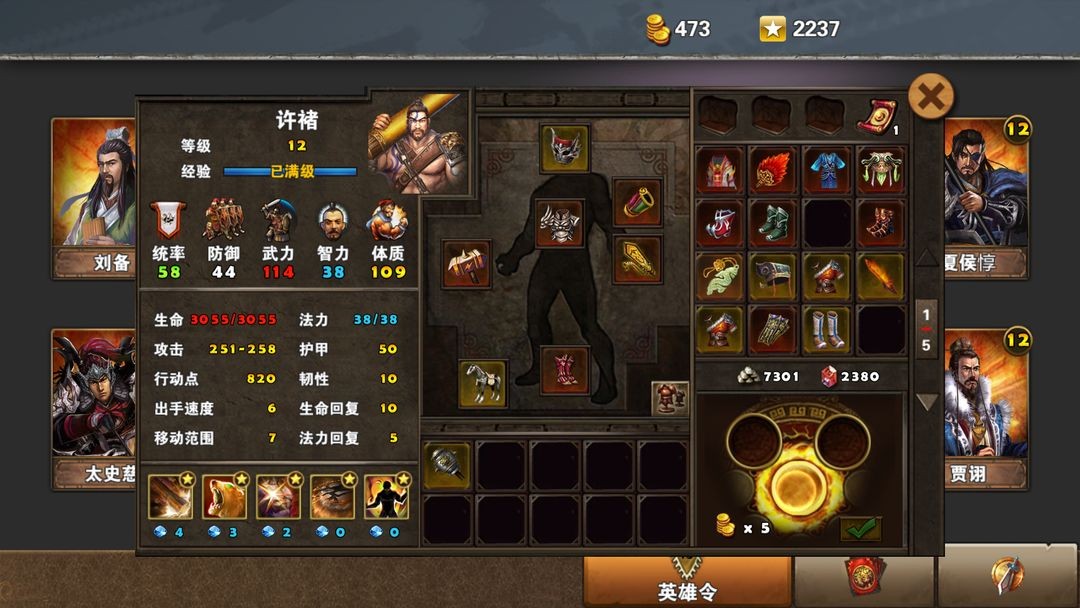This screenshot has height=608, width=1080.
Task: Go to the next inventory page
Action: [x=927, y=402]
